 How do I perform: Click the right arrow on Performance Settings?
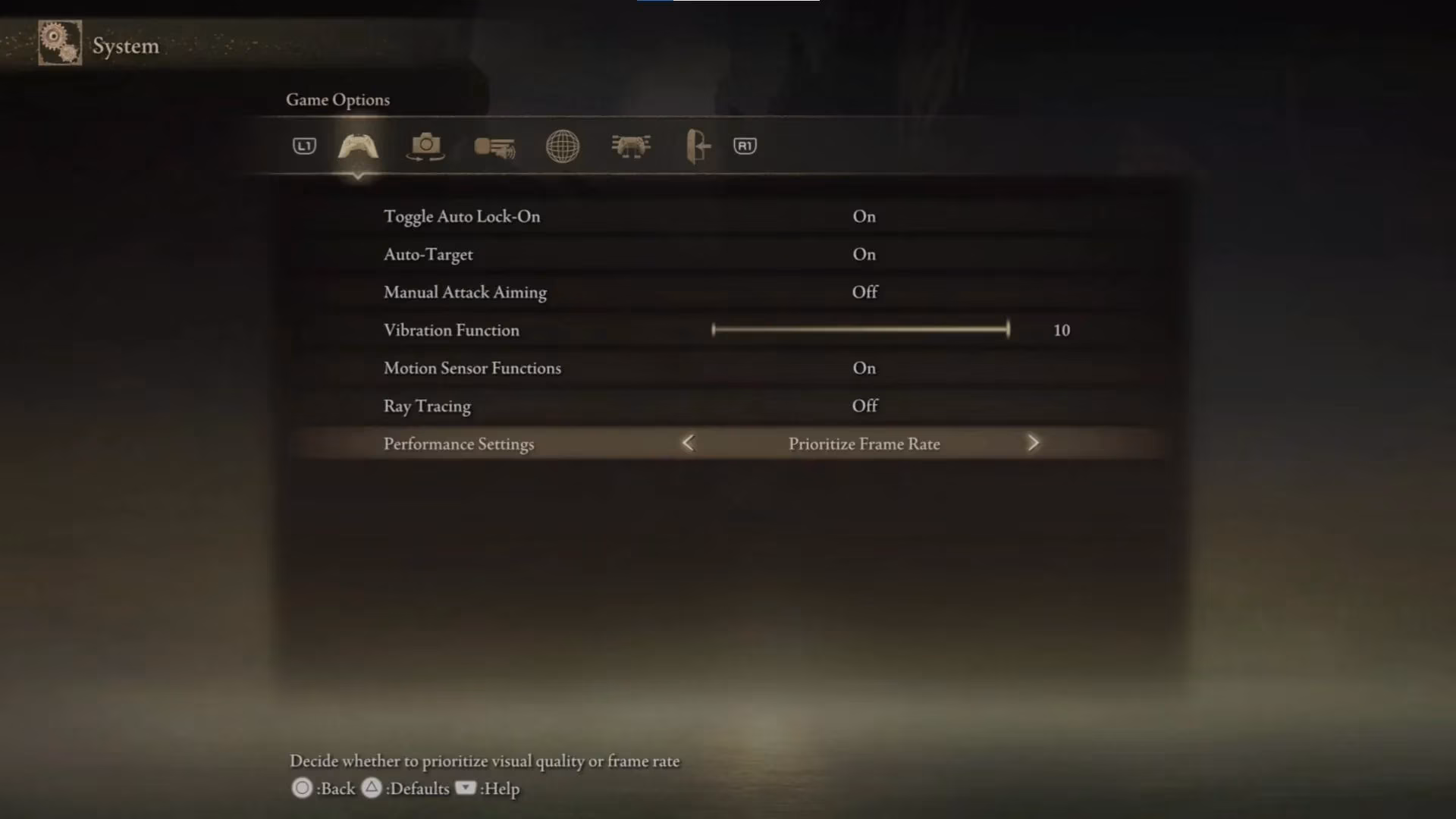click(x=1034, y=443)
